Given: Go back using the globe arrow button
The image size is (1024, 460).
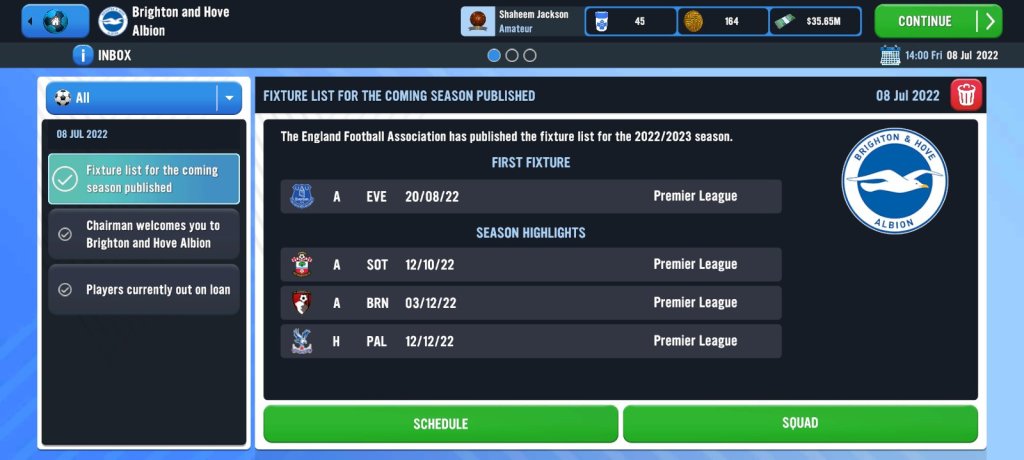Looking at the screenshot, I should [55, 21].
